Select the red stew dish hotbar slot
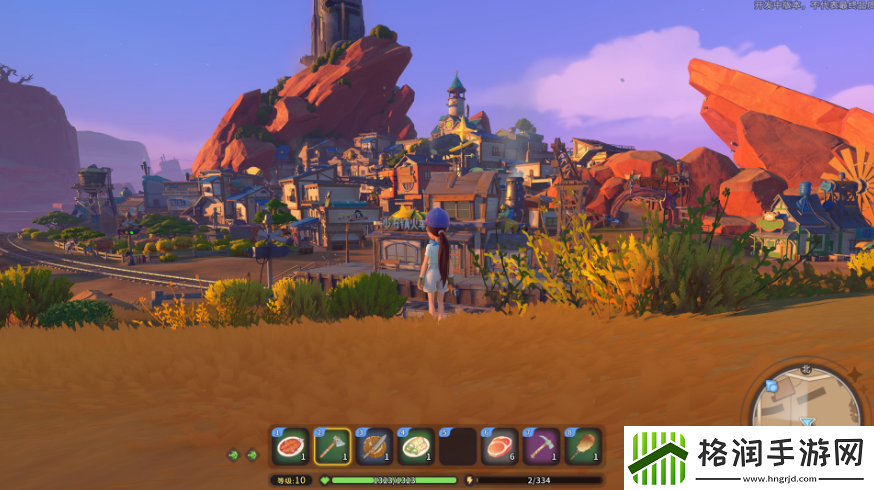Screen dimensions: 874x490 coord(291,445)
